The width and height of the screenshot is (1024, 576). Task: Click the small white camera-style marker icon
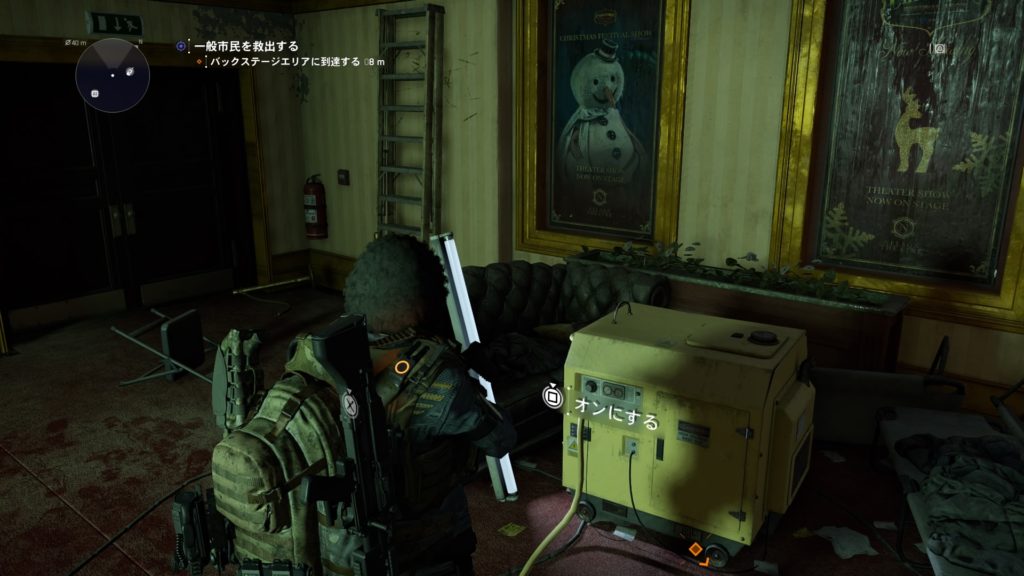tap(939, 48)
